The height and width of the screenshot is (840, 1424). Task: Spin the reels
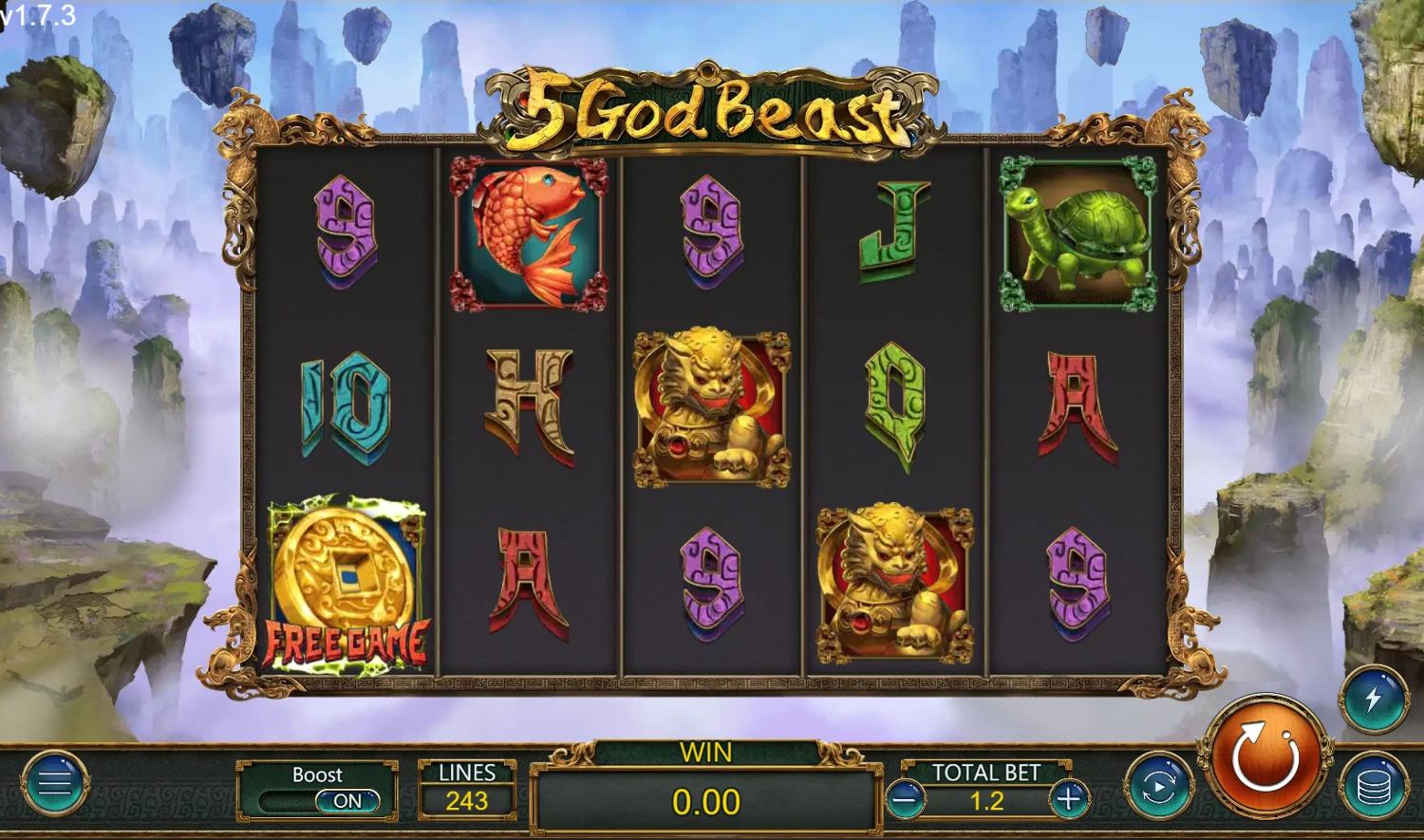pyautogui.click(x=1265, y=756)
